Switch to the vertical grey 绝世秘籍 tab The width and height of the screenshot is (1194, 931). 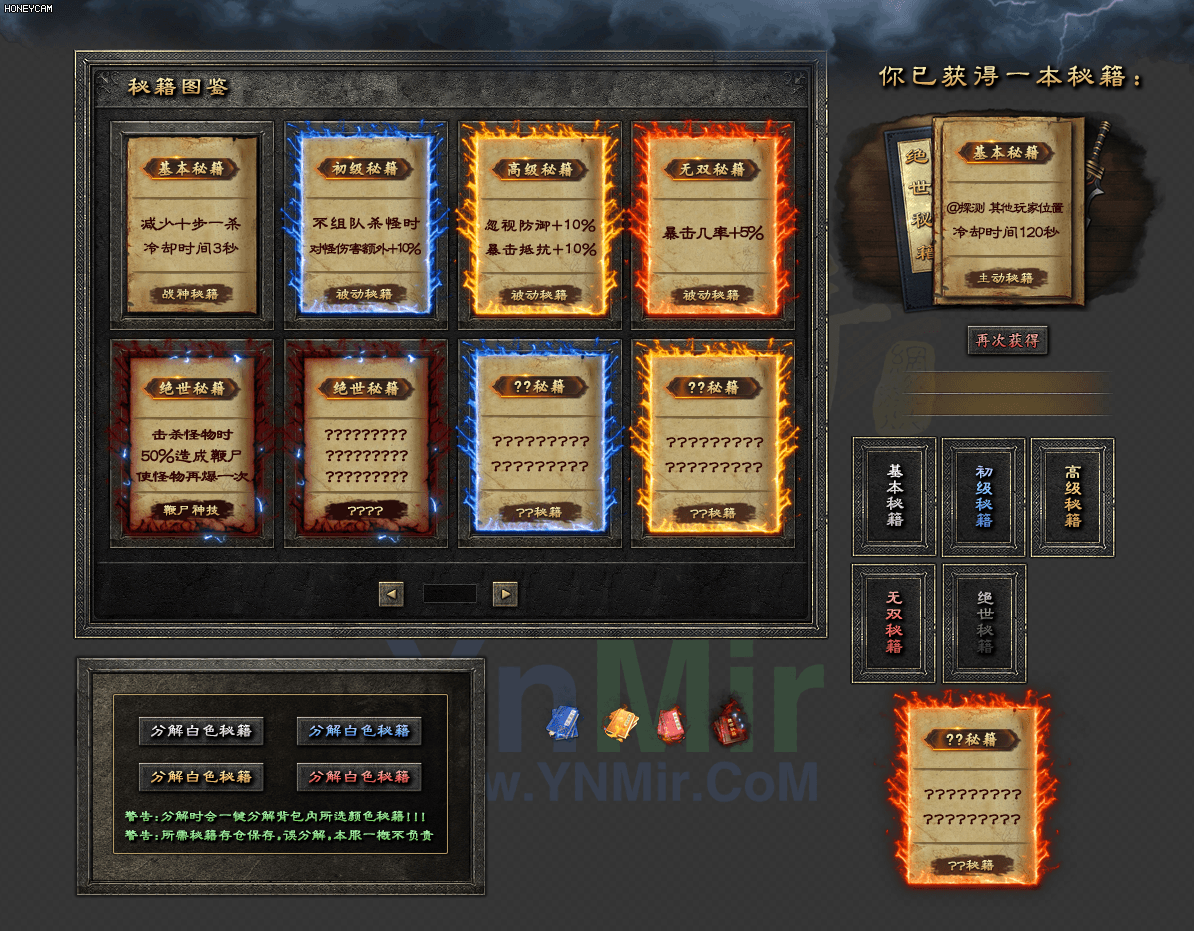point(984,623)
